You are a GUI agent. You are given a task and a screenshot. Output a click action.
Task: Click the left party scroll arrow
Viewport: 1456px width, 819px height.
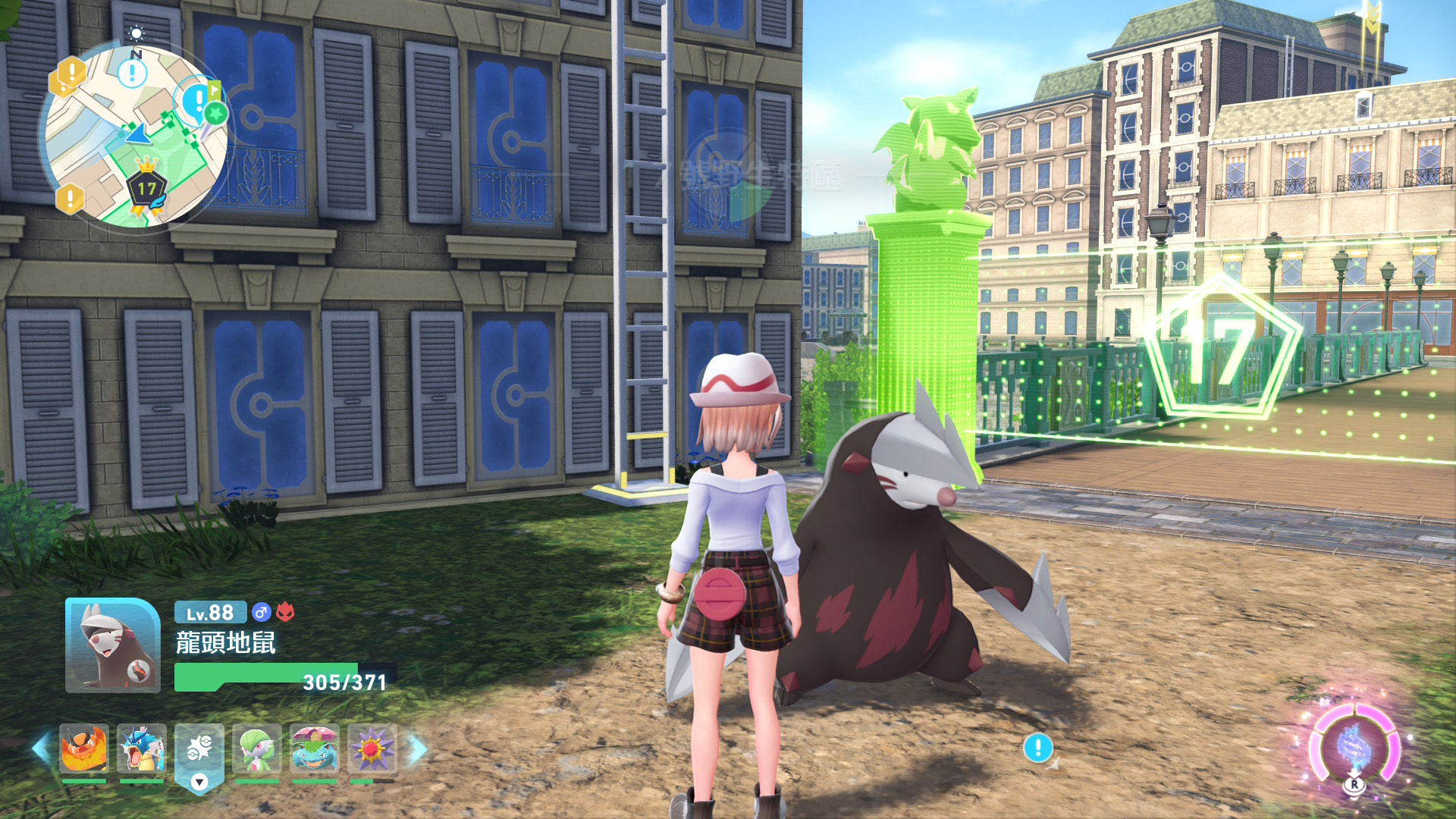coord(40,748)
